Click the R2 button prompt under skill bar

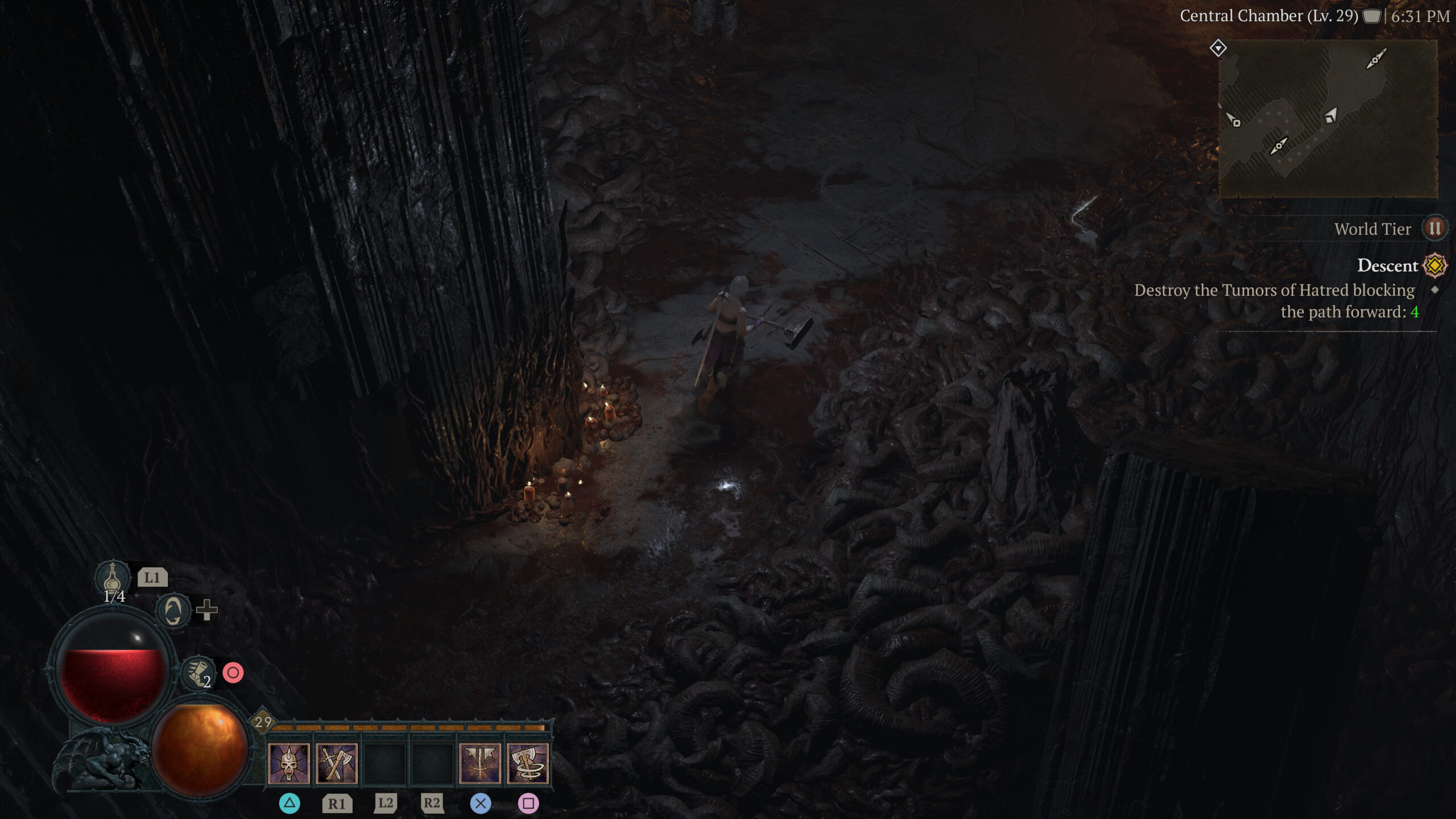click(x=432, y=804)
